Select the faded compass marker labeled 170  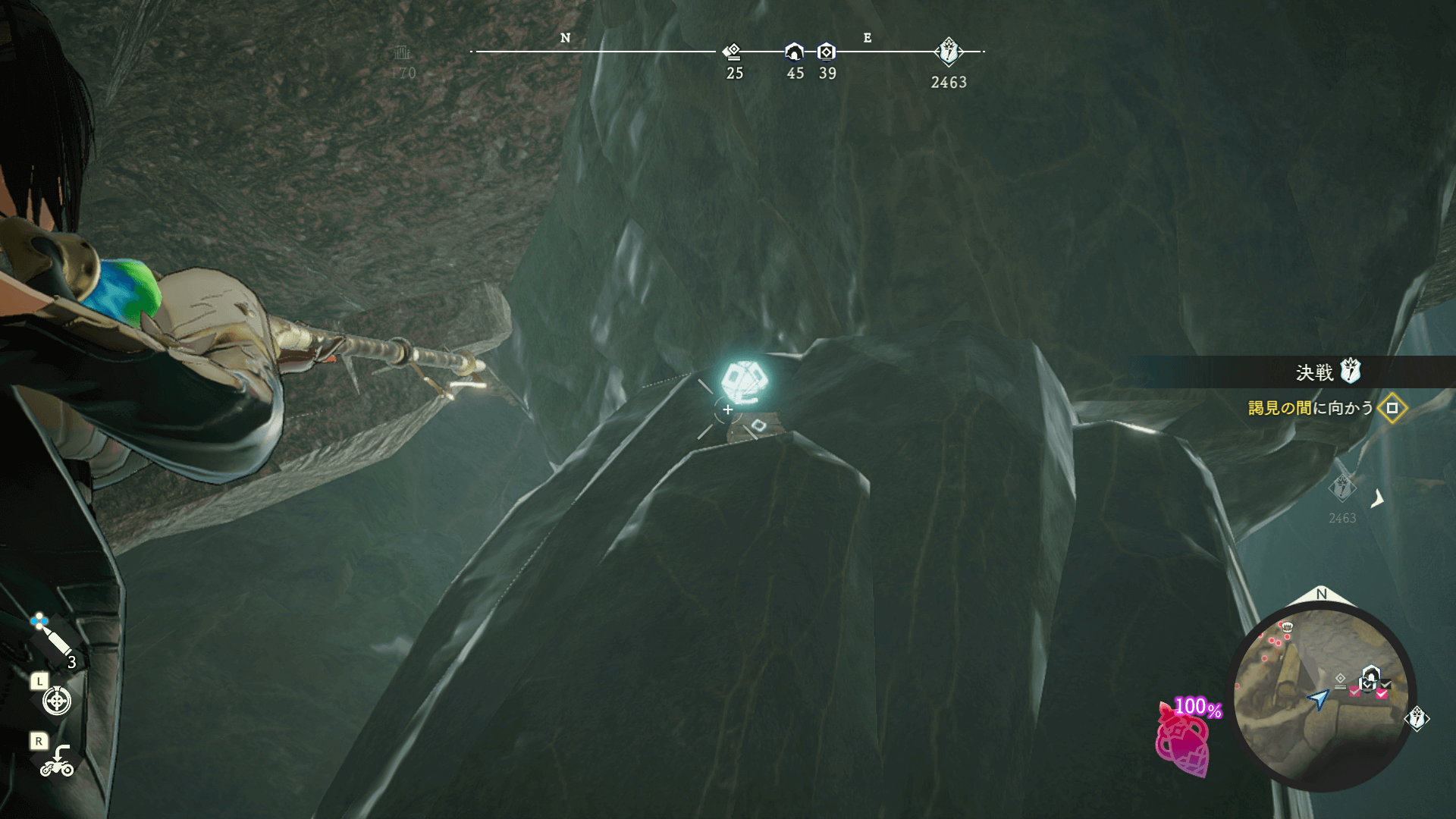tap(402, 53)
